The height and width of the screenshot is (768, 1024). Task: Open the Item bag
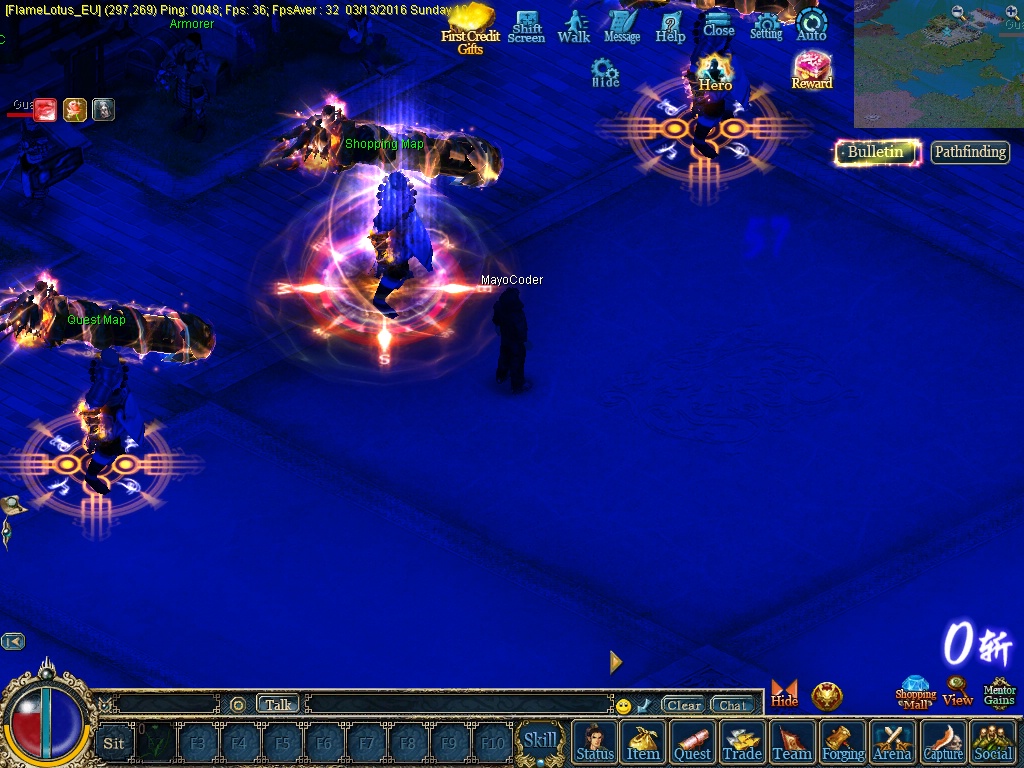coord(643,742)
